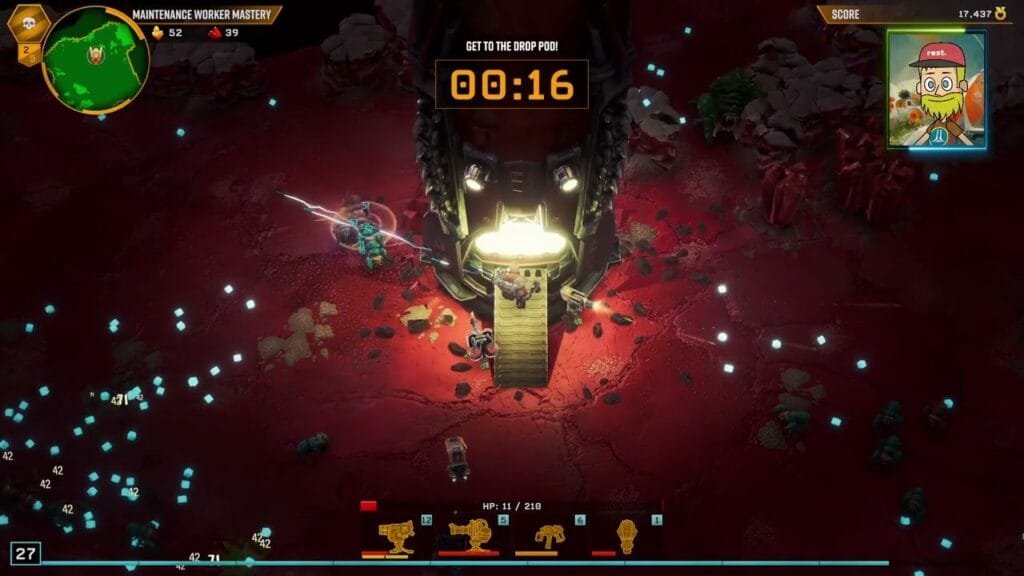Click the bearded streamer avatar overlay
The height and width of the screenshot is (576, 1024).
point(936,89)
